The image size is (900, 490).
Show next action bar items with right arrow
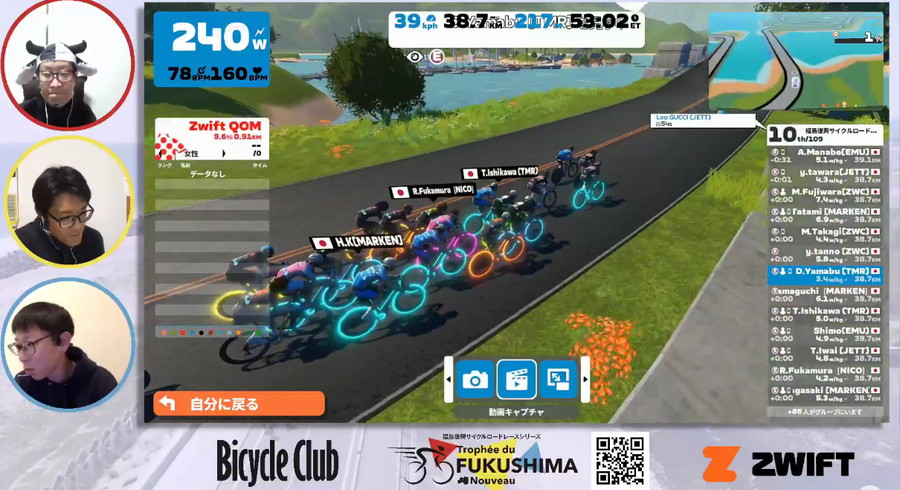(584, 380)
